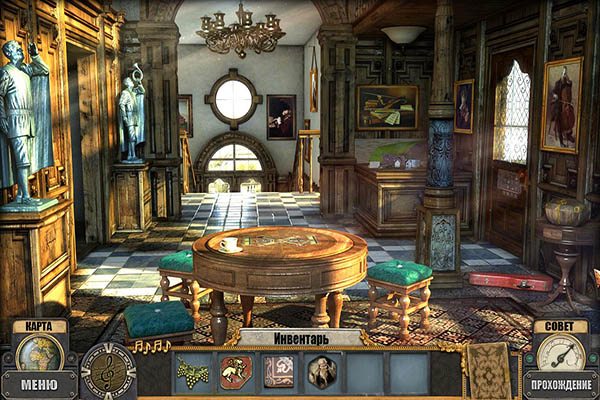Select the golden grapes inventory item
600x400 pixels.
pyautogui.click(x=193, y=372)
